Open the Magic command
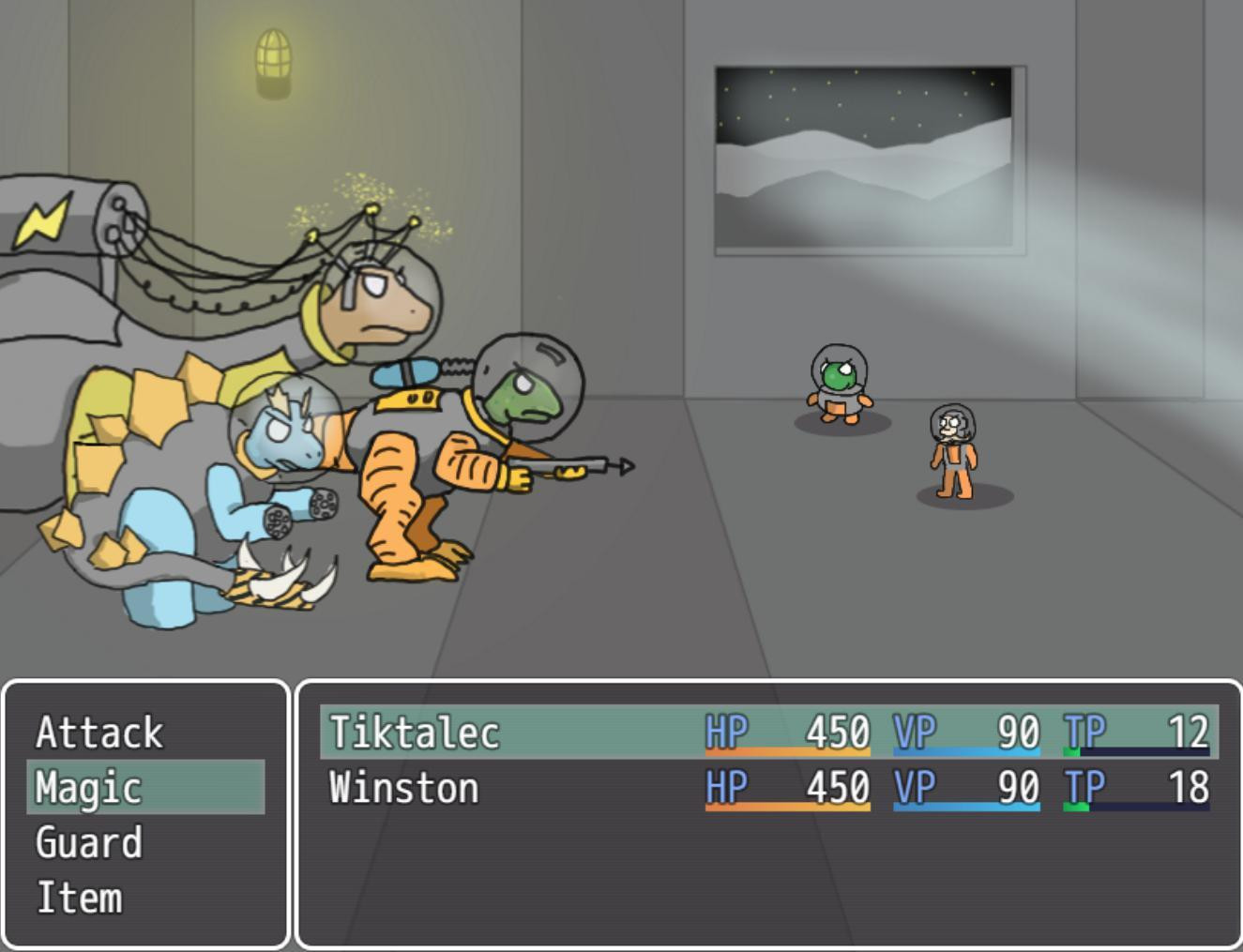This screenshot has width=1243, height=952. (x=91, y=788)
